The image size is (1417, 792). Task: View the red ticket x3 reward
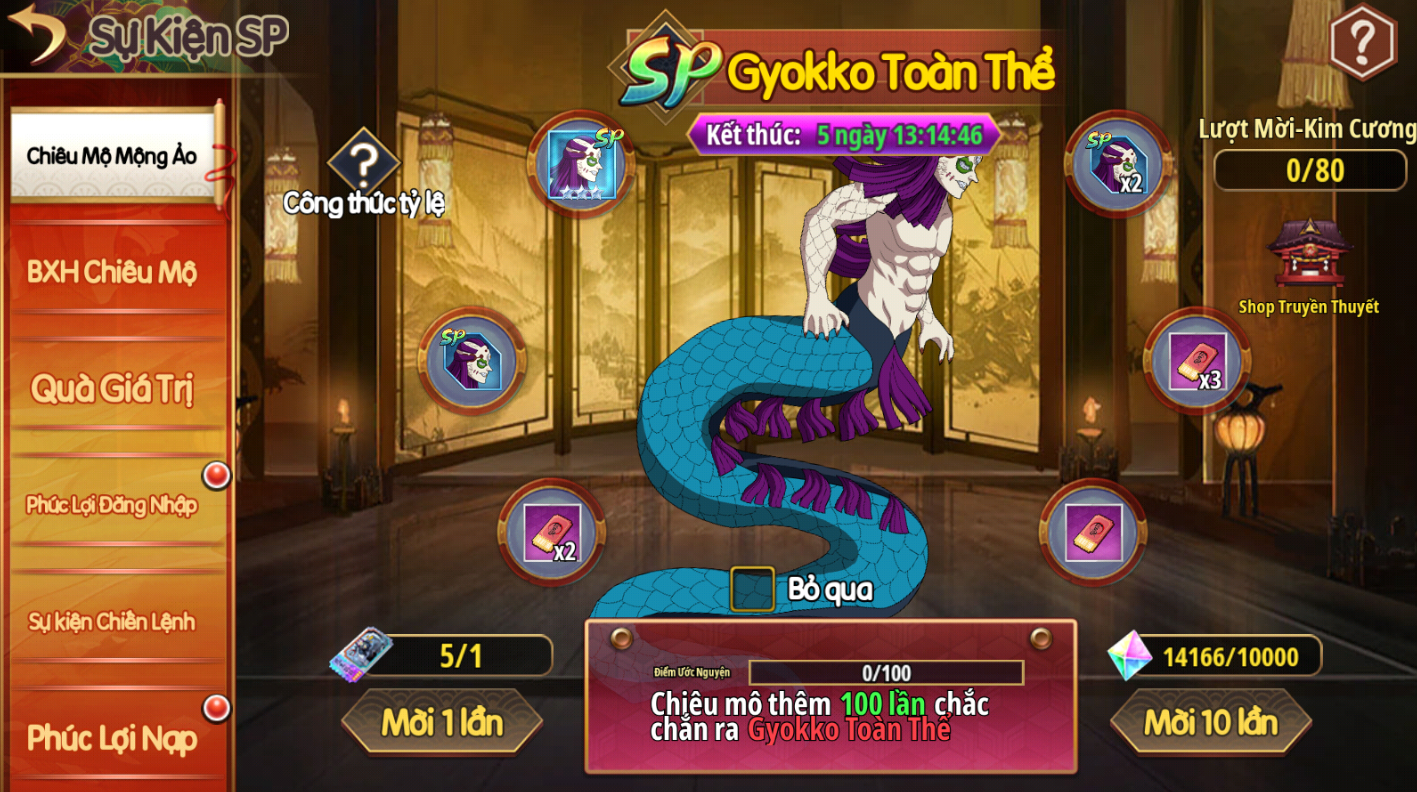tap(1197, 361)
